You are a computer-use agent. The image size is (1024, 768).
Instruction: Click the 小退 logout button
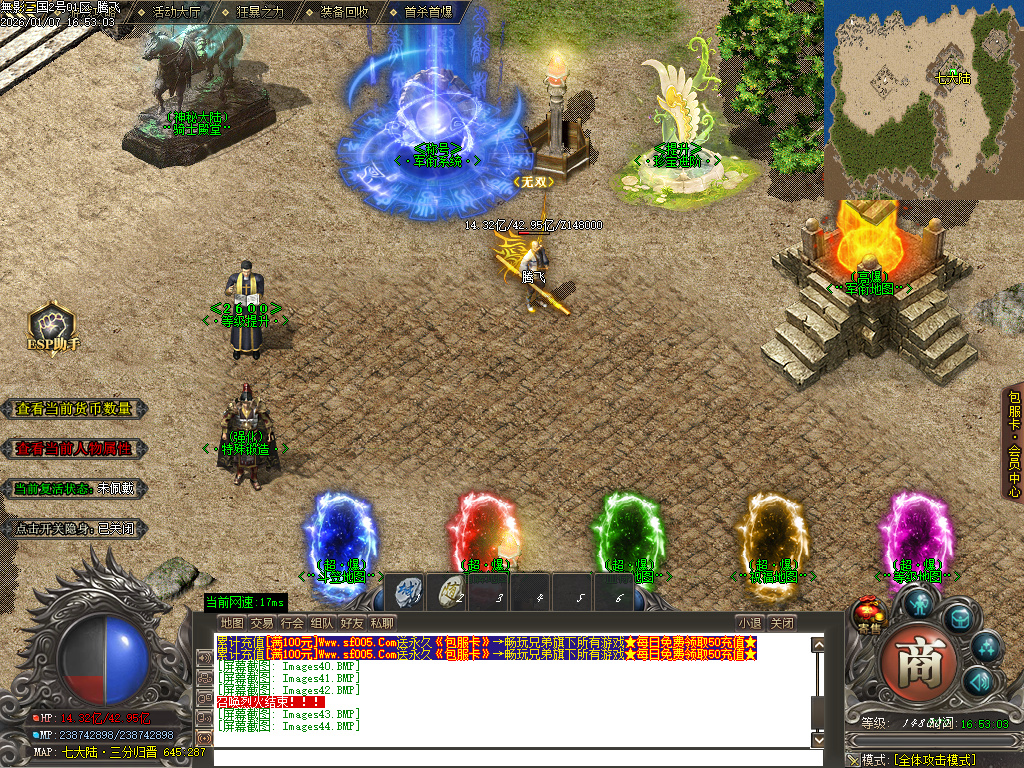pos(749,623)
